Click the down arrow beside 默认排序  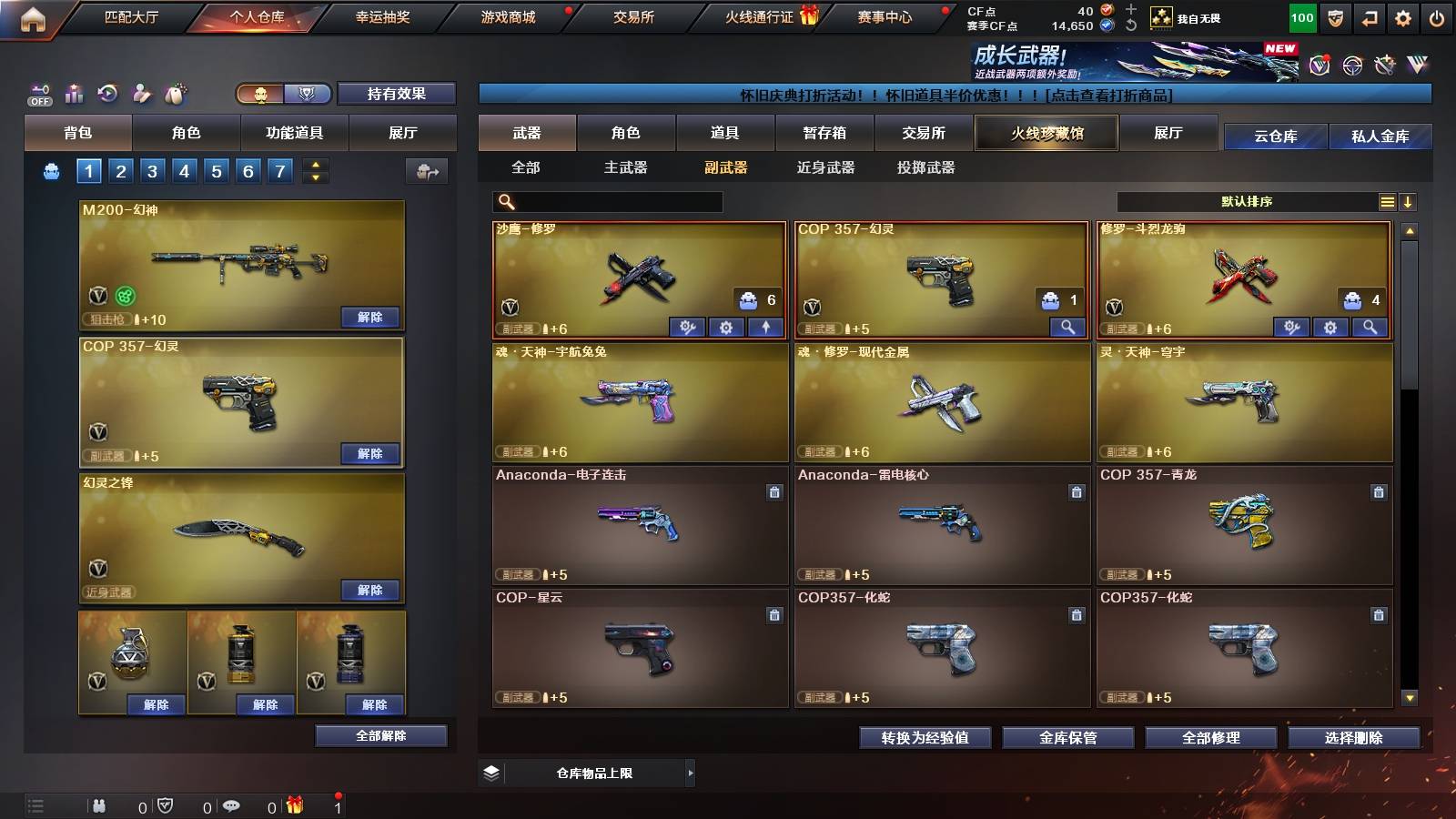[1409, 201]
